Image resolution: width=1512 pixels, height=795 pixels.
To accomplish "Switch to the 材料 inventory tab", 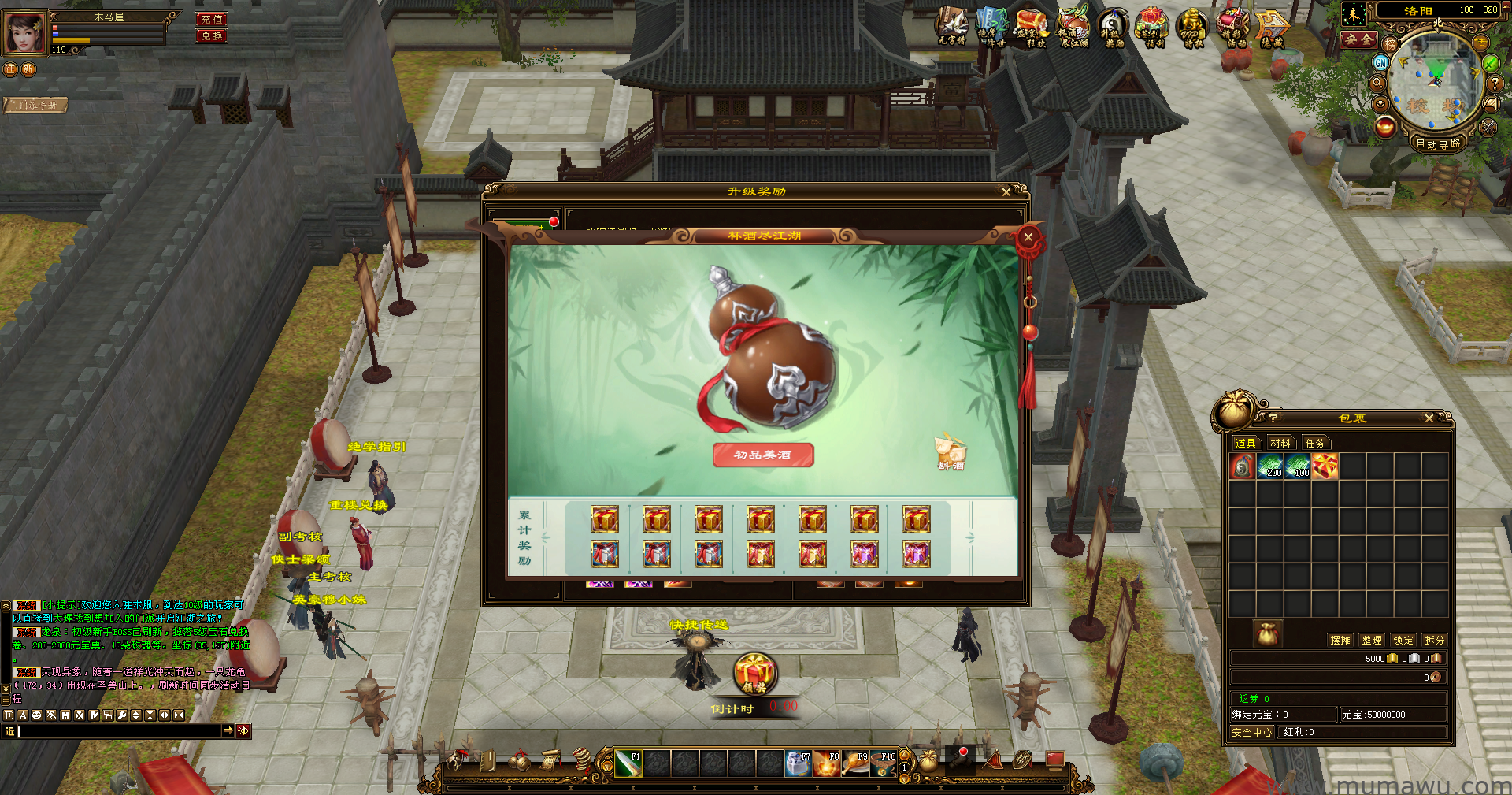I will (1280, 443).
